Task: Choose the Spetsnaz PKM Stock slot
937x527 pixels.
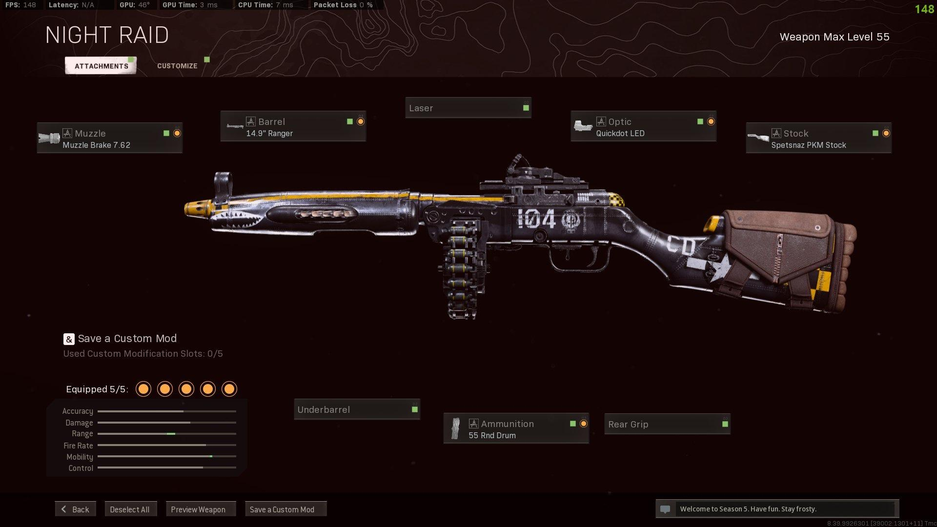Action: (818, 139)
